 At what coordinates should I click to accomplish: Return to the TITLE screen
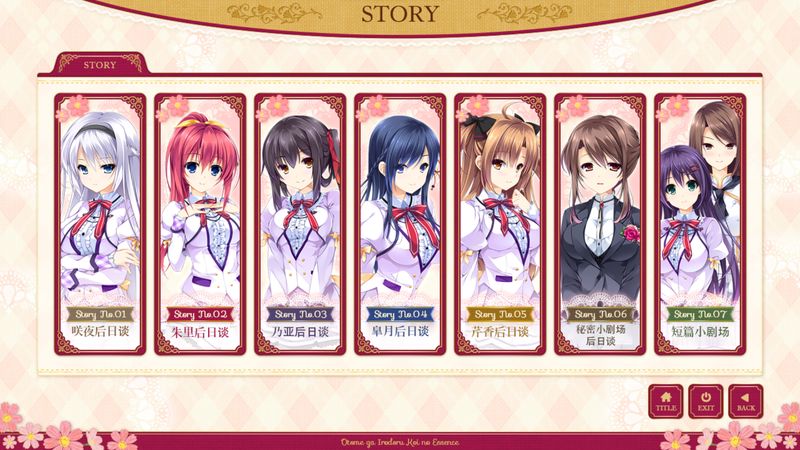[666, 401]
